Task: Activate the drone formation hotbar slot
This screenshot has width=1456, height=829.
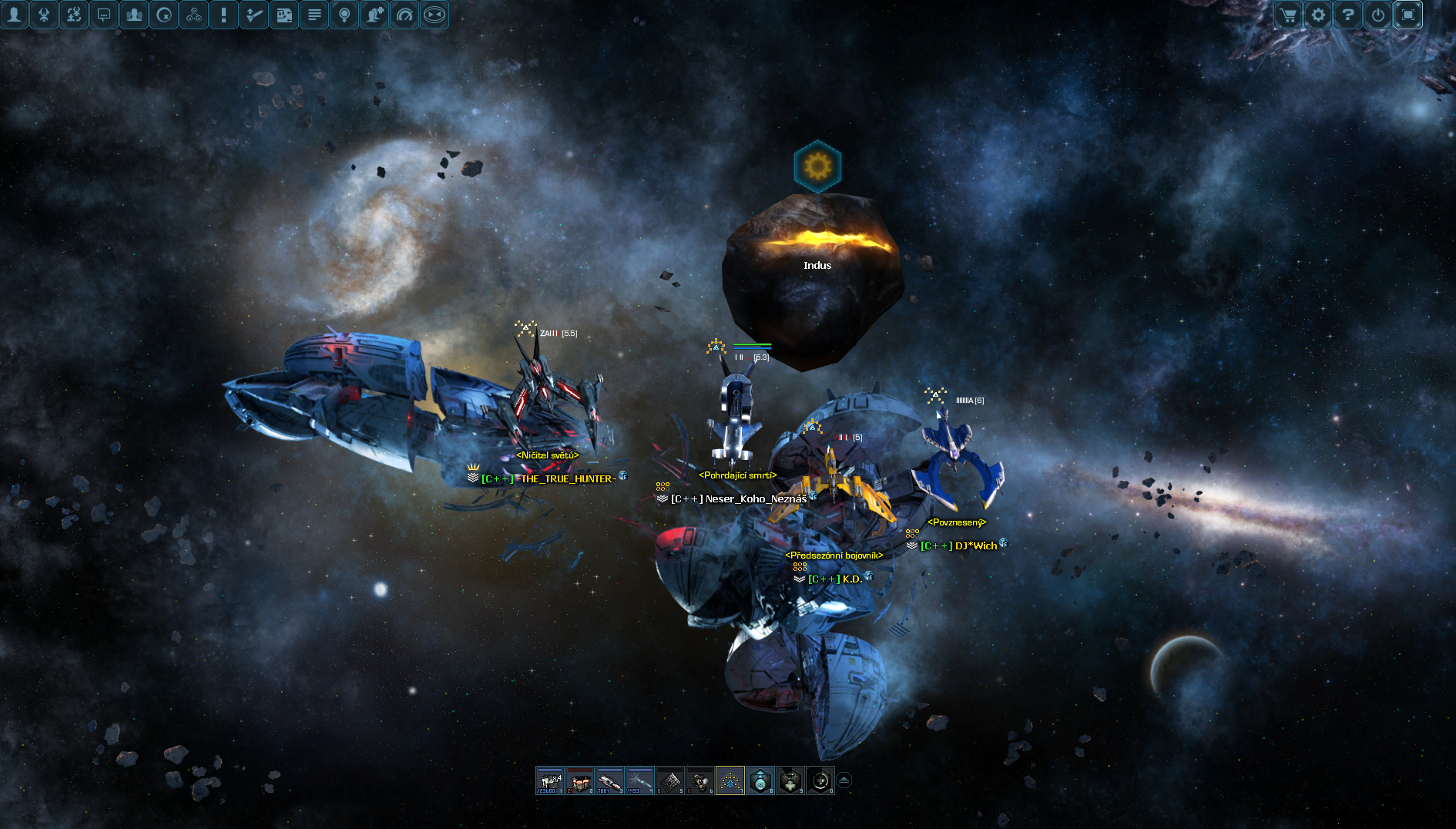Action: [x=730, y=780]
